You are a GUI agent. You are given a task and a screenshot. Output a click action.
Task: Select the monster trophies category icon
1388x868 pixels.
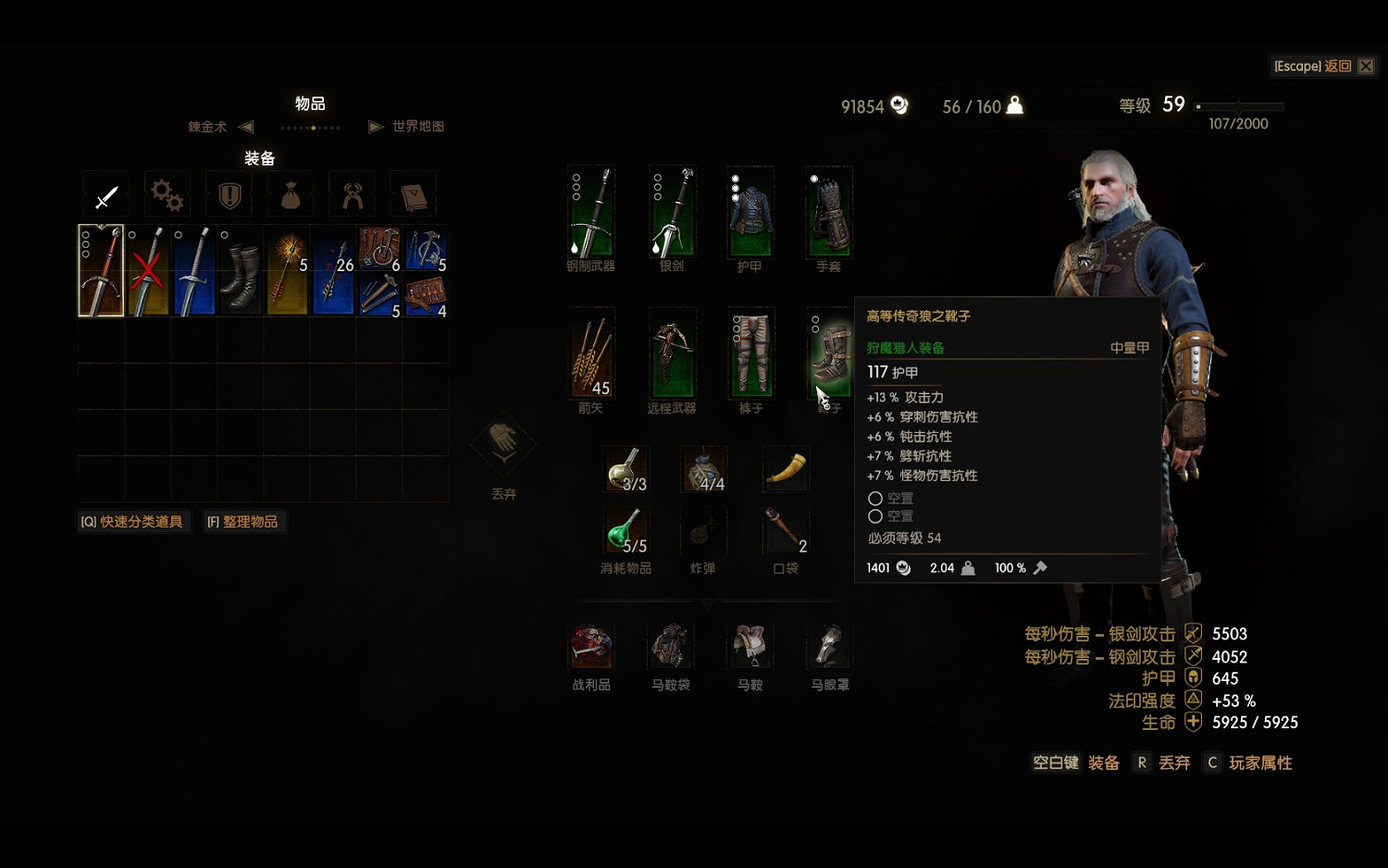coord(351,194)
